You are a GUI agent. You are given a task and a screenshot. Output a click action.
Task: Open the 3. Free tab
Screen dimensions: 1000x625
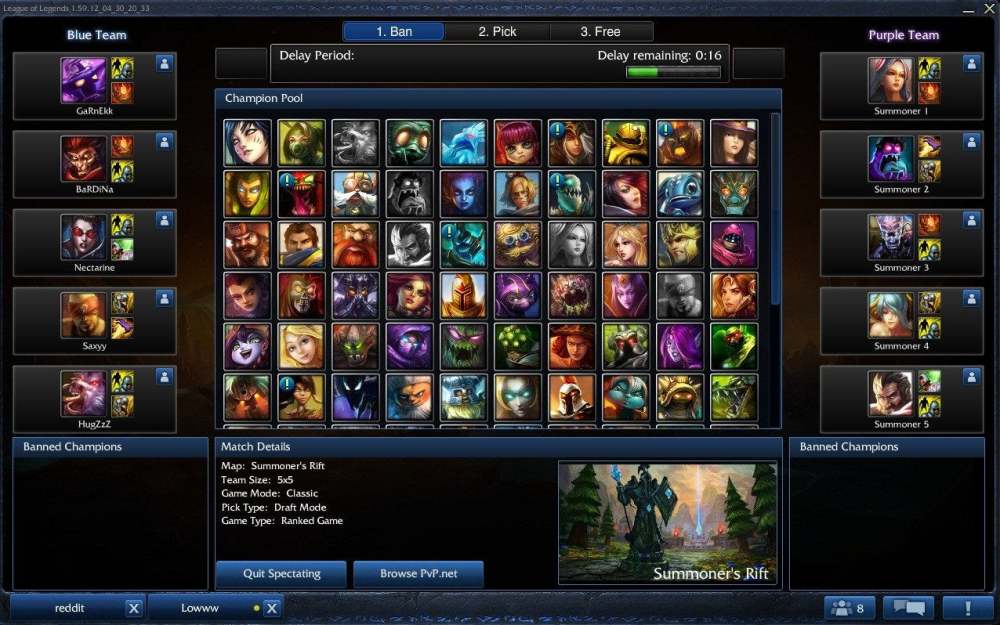[600, 32]
